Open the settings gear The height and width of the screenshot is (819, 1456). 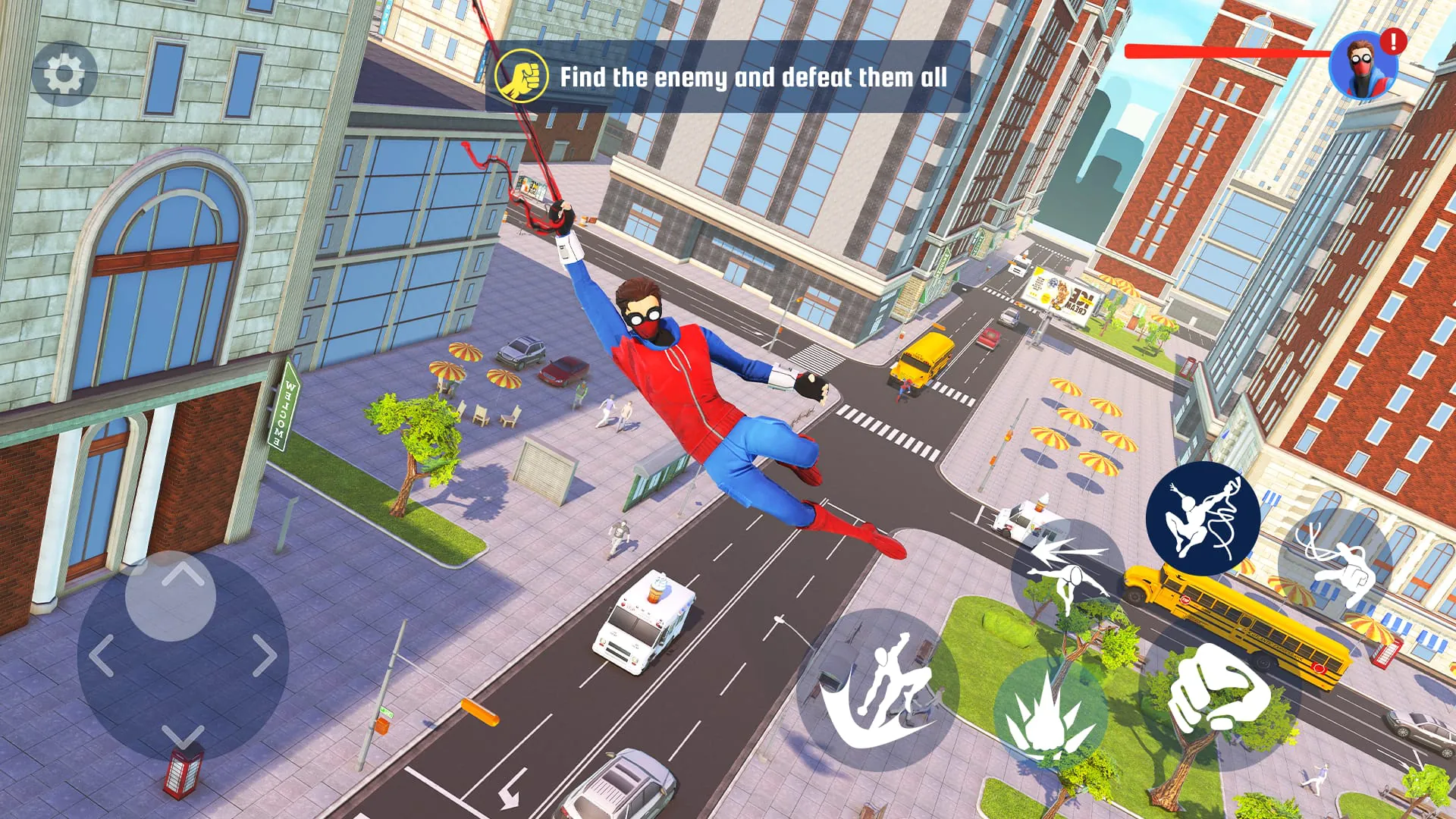(64, 74)
